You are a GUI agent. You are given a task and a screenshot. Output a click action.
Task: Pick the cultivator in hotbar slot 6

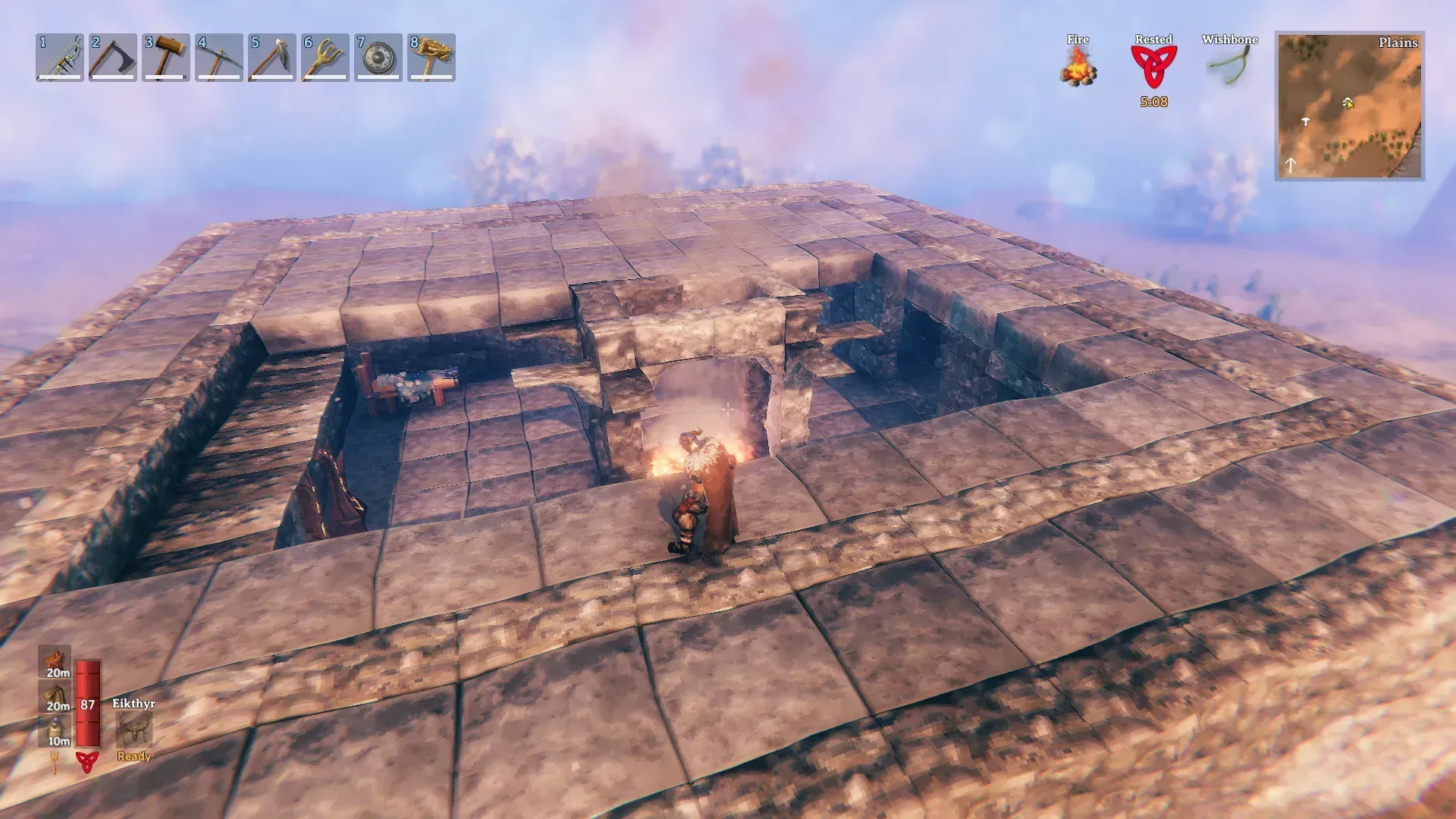pyautogui.click(x=325, y=57)
